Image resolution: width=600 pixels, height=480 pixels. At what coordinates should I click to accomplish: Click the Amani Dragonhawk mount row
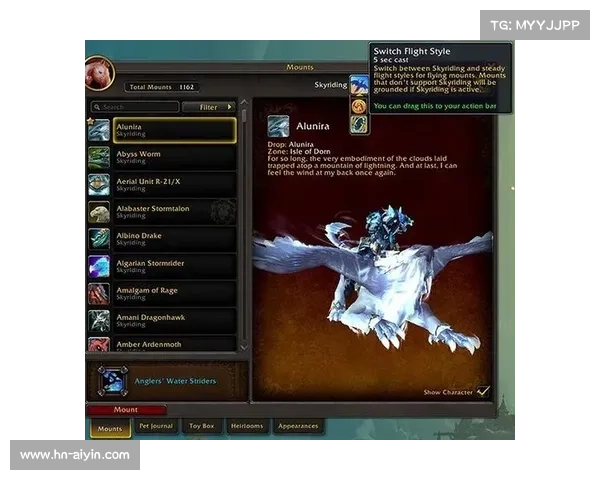click(173, 320)
